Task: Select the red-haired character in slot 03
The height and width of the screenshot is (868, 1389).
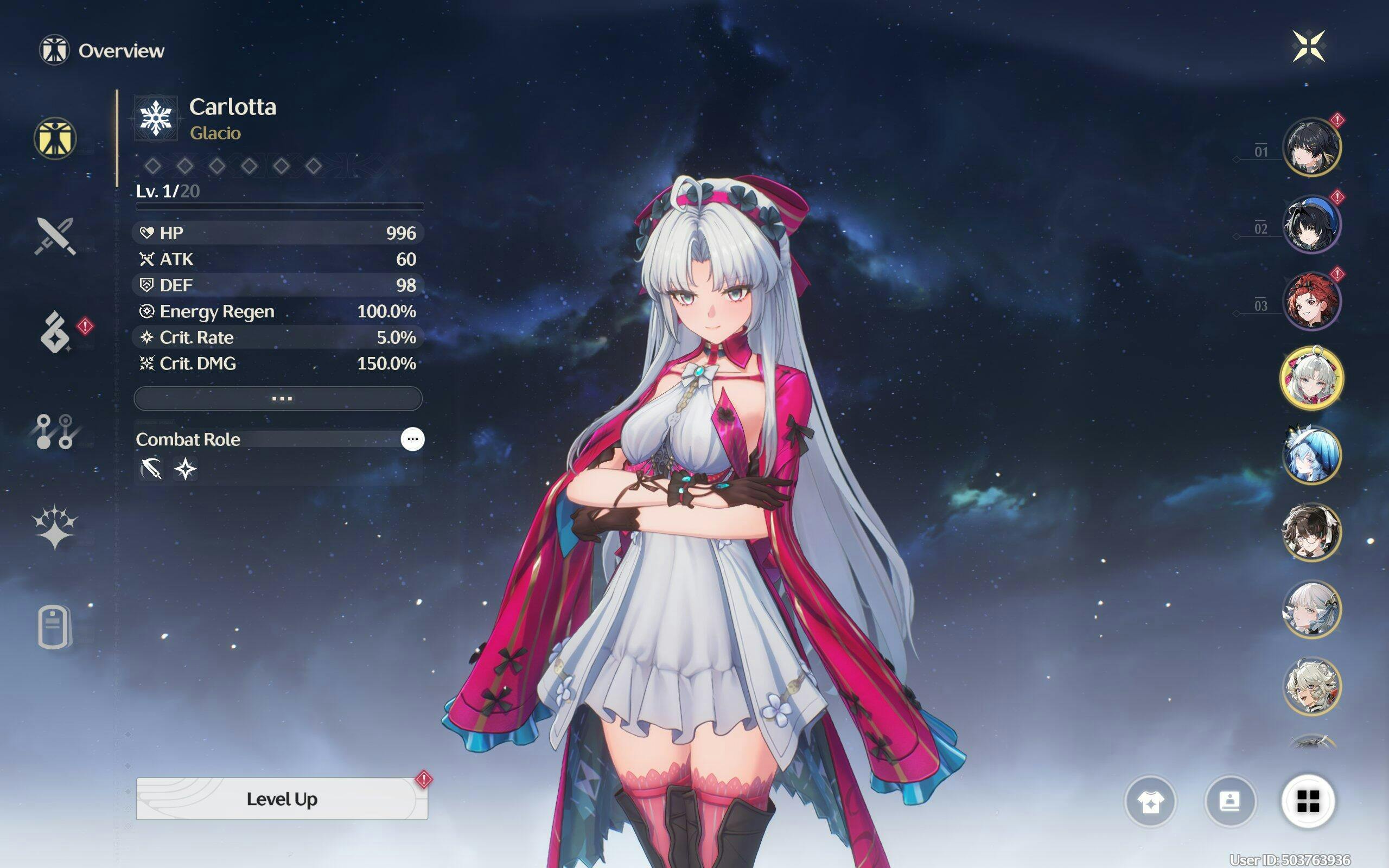Action: [x=1311, y=301]
